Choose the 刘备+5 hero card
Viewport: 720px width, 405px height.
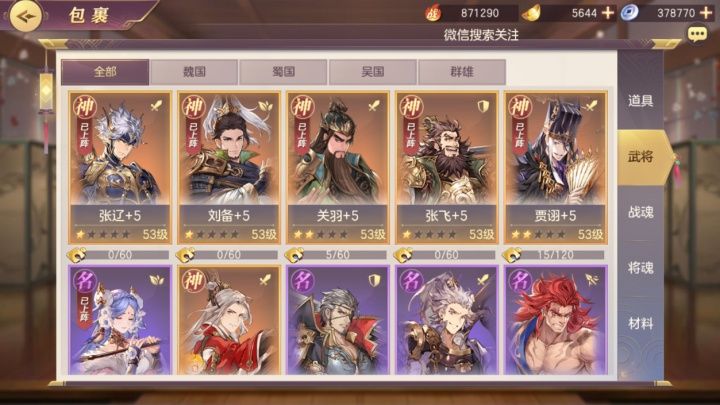tap(224, 167)
